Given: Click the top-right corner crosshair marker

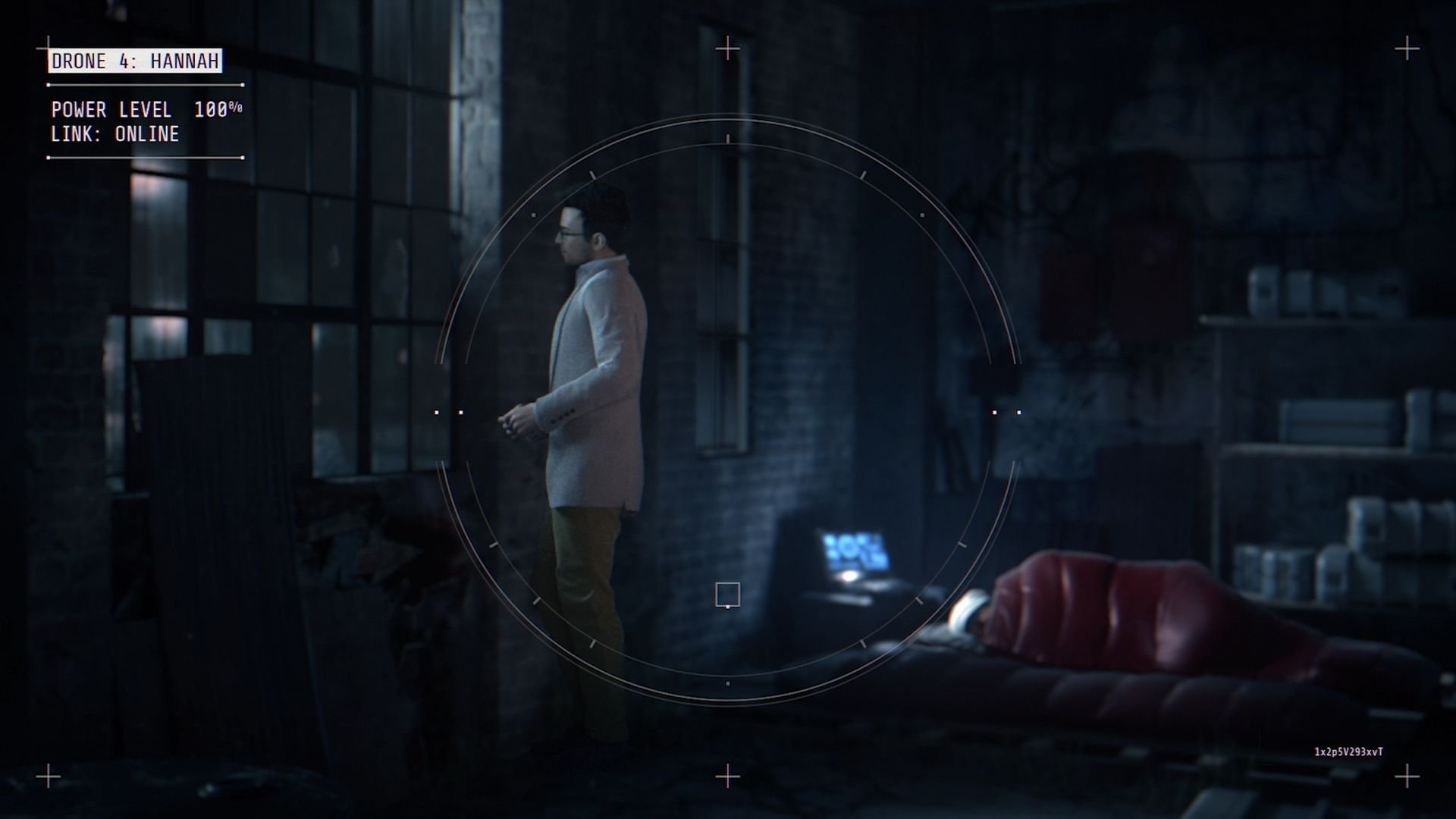Looking at the screenshot, I should (x=1407, y=48).
